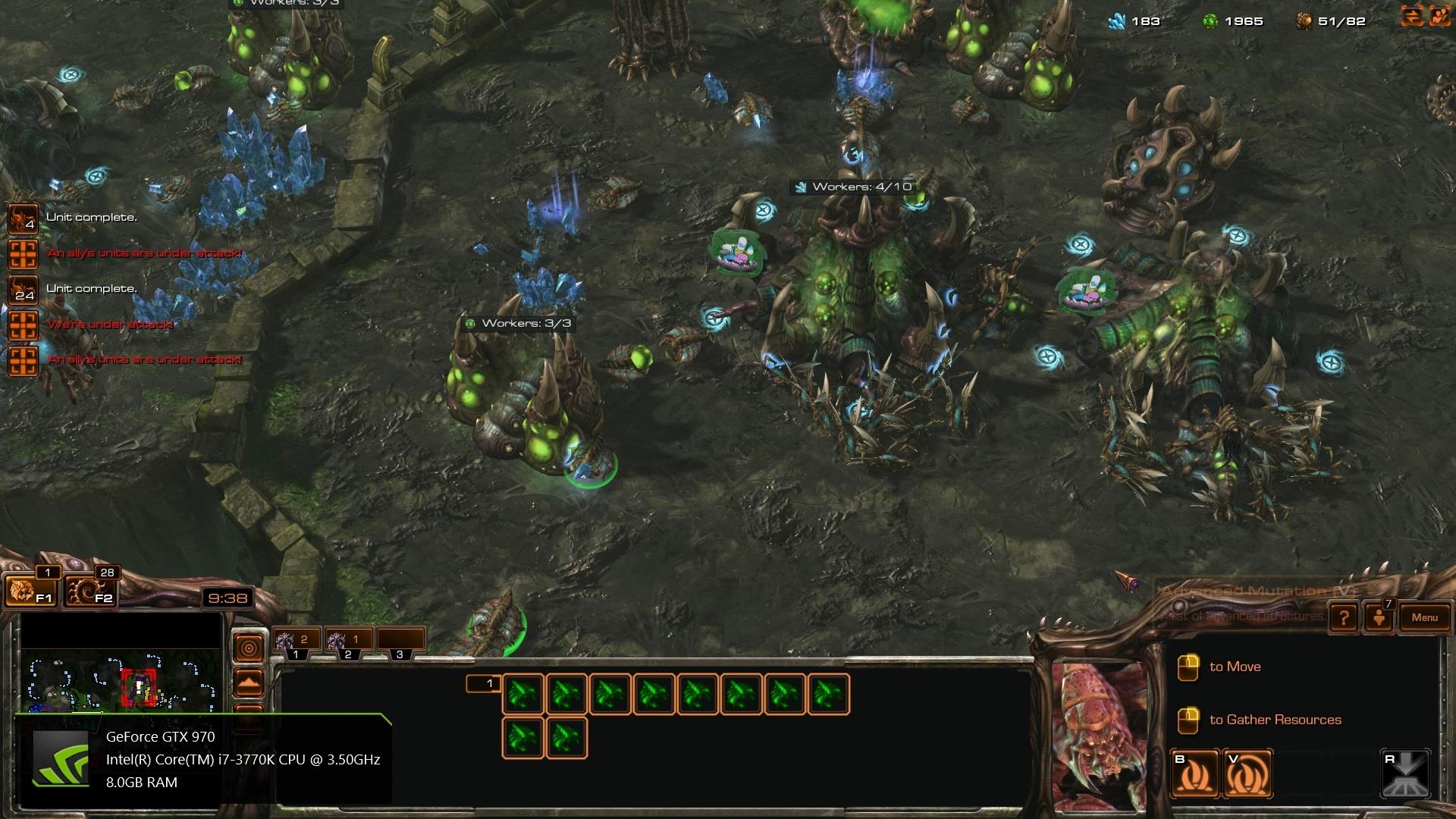Toggle the minimap terrain view button
Image resolution: width=1456 pixels, height=819 pixels.
click(249, 683)
